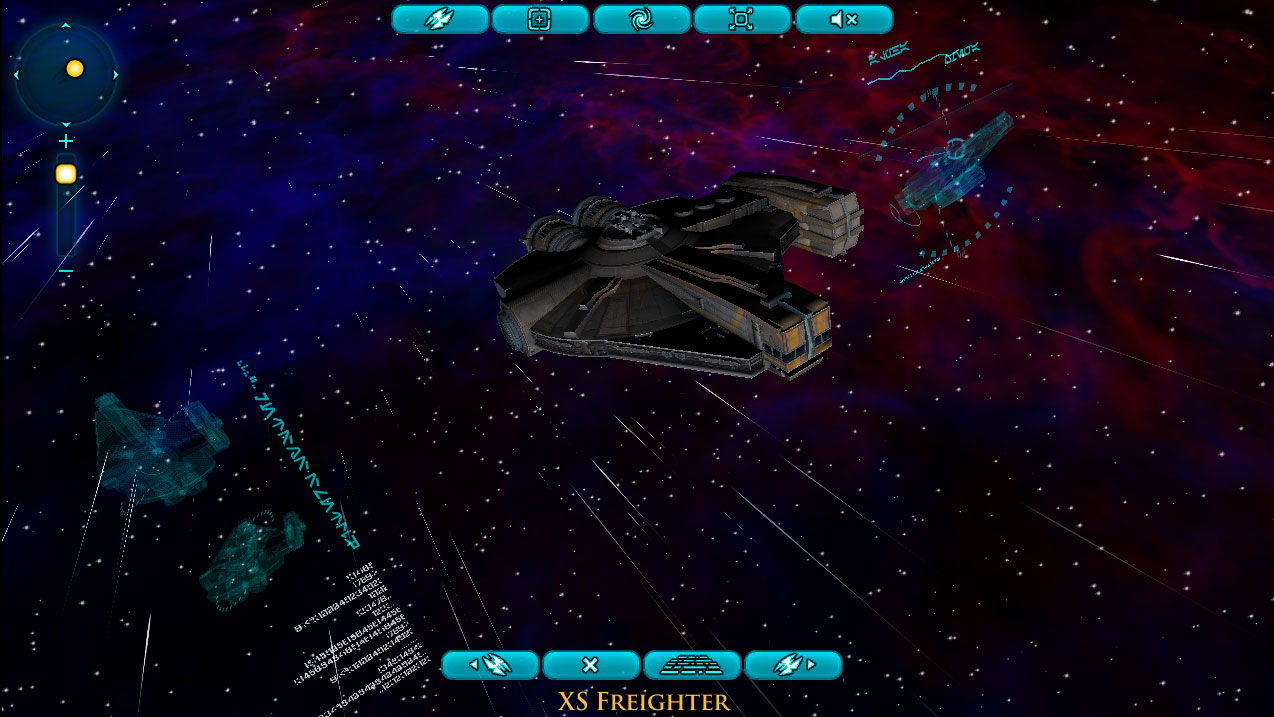The width and height of the screenshot is (1274, 717).
Task: Toggle fullscreen mode
Action: click(741, 19)
